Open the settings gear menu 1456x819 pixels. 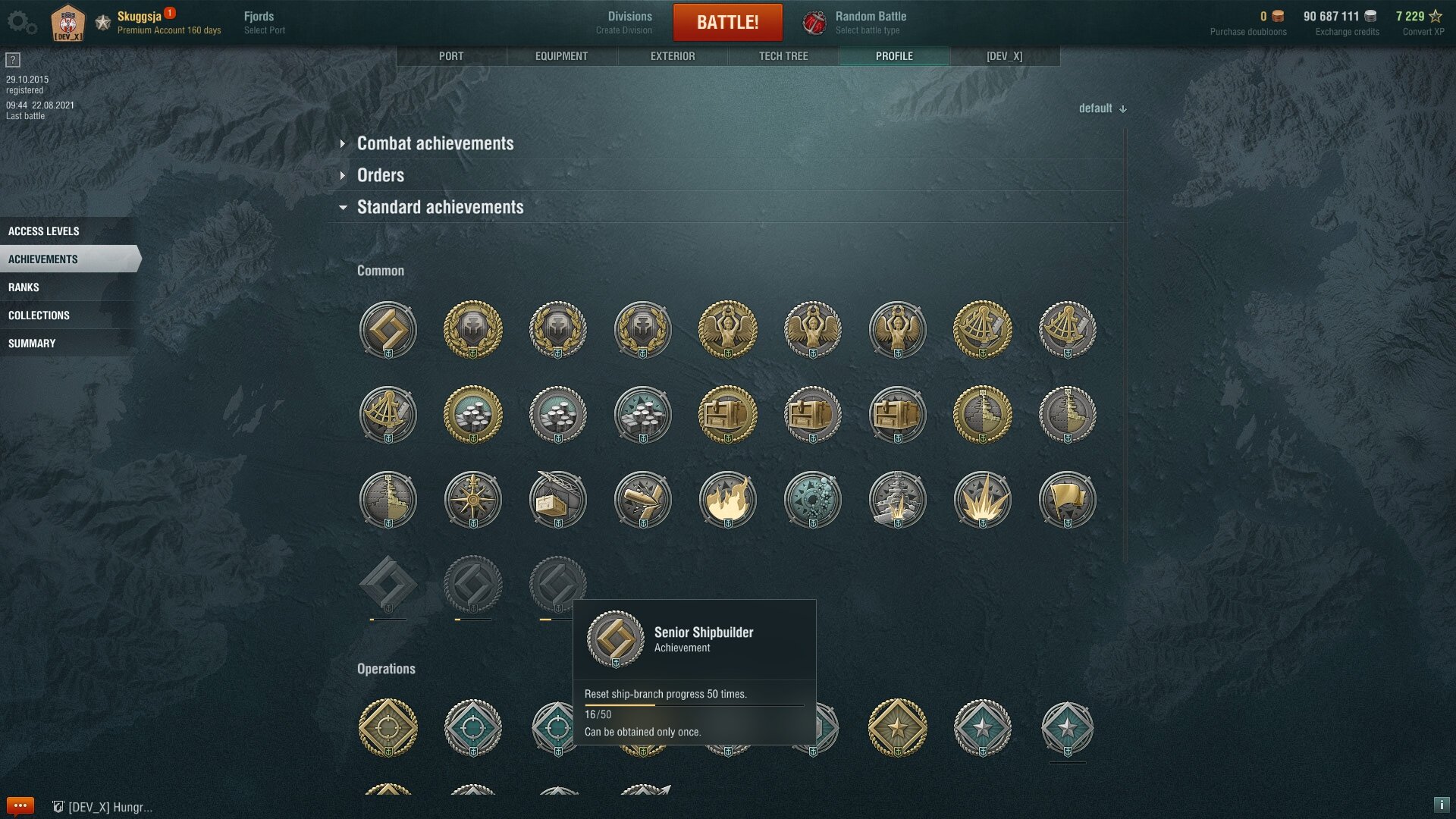pyautogui.click(x=20, y=22)
